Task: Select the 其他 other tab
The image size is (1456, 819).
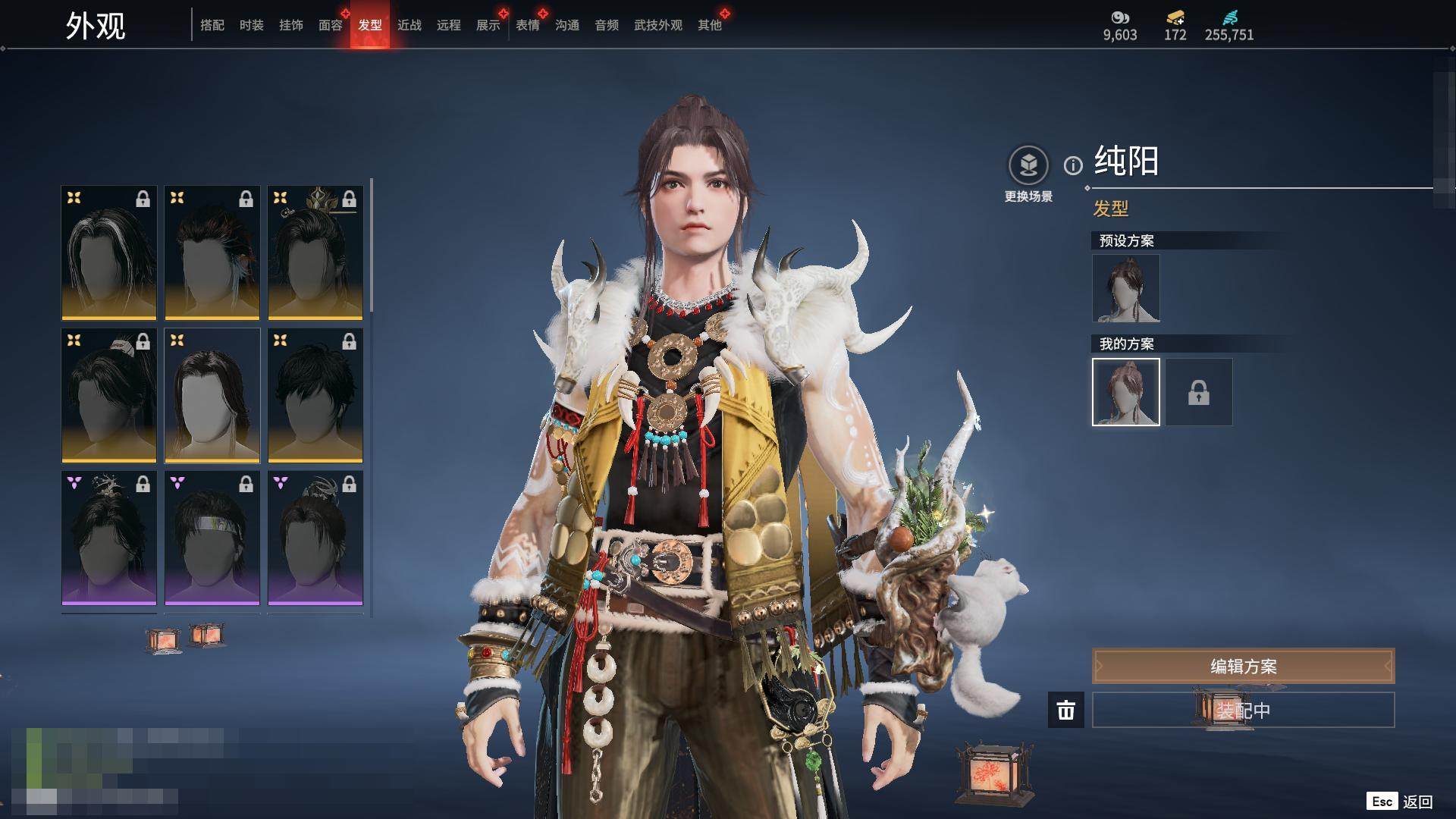Action: coord(710,25)
